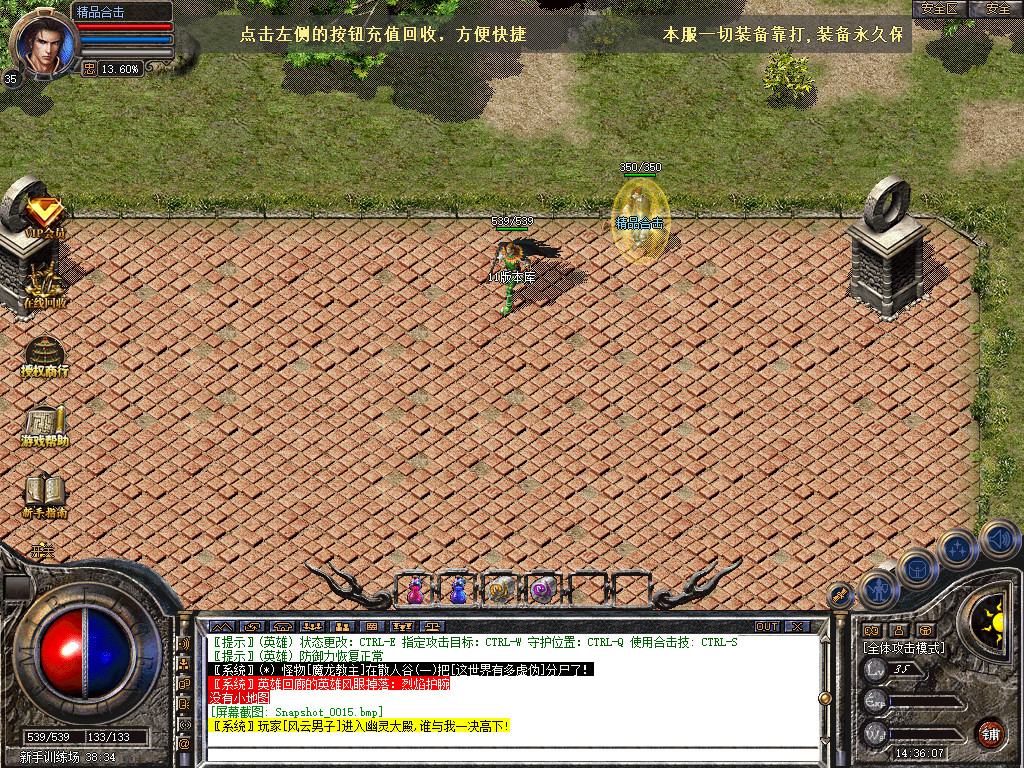Viewport: 1024px width, 768px height.
Task: Open the 授权商行 shop icon
Action: pyautogui.click(x=45, y=355)
